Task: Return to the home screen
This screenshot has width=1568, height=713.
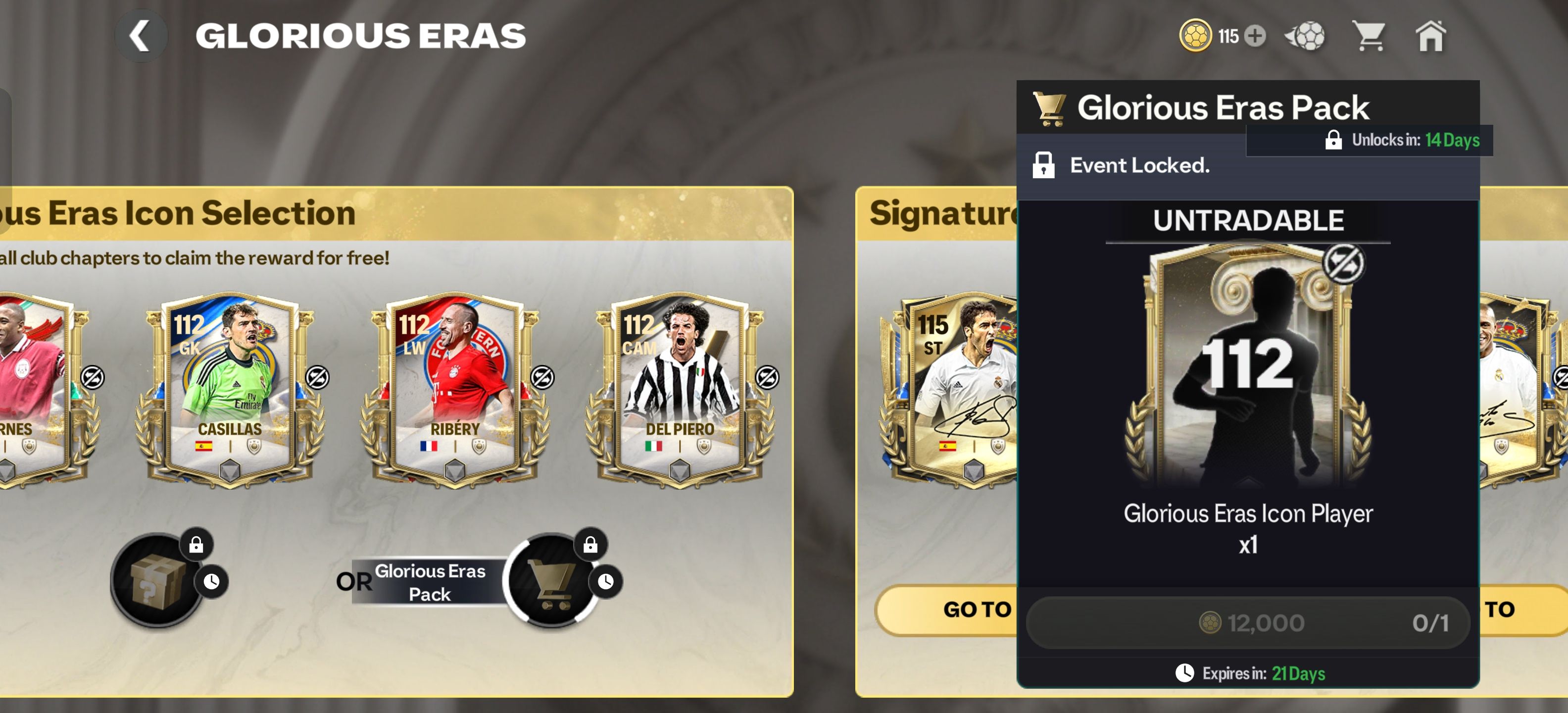Action: click(x=1430, y=36)
